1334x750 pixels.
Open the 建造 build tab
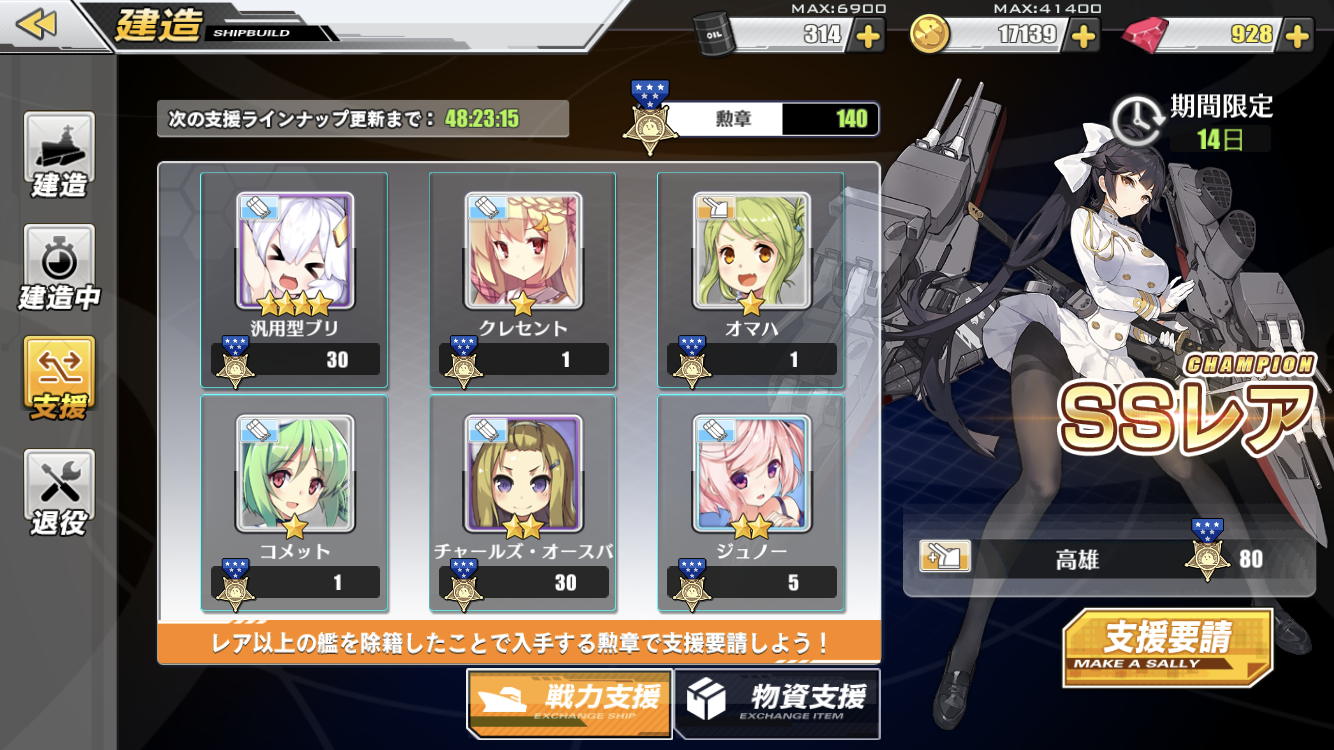pos(60,155)
